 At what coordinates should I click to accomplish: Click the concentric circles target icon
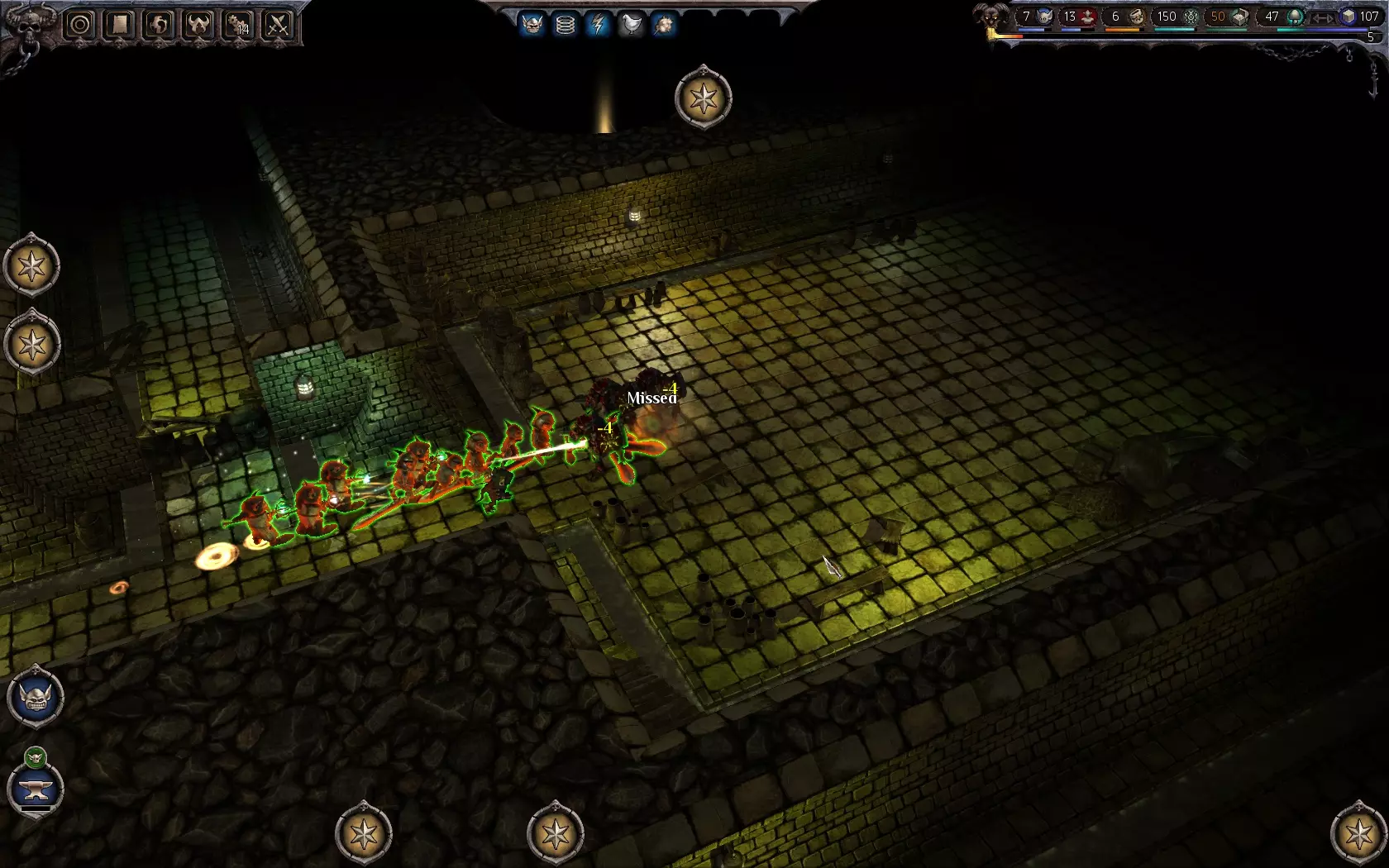coord(80,25)
